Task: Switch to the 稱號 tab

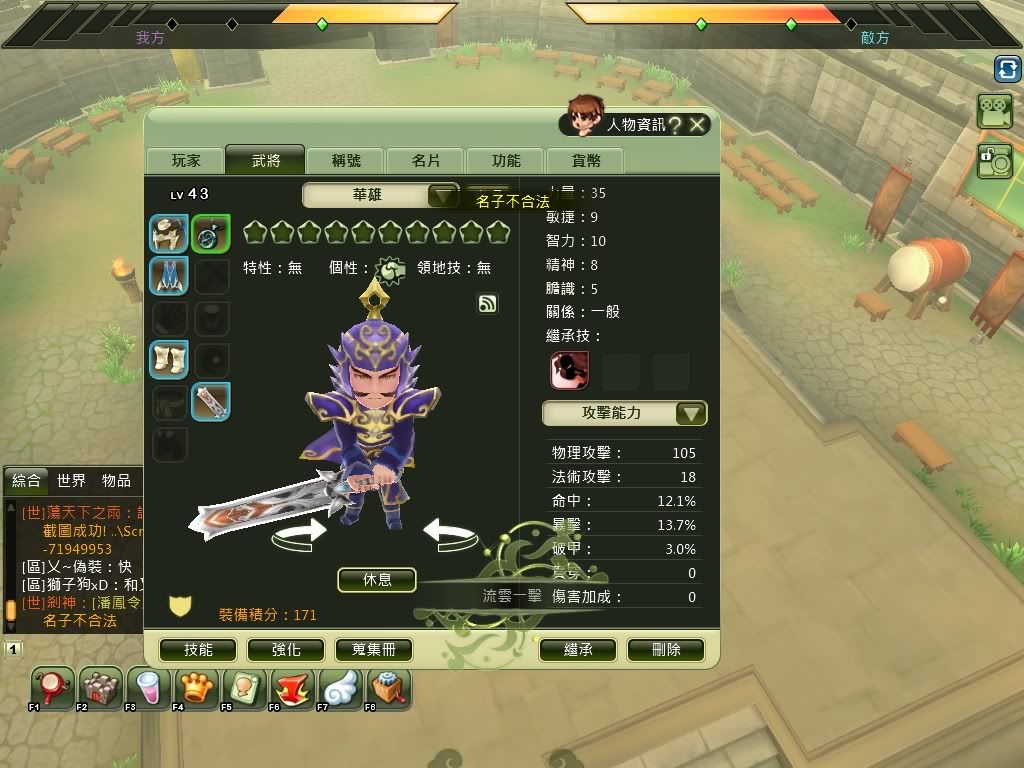Action: [x=347, y=160]
